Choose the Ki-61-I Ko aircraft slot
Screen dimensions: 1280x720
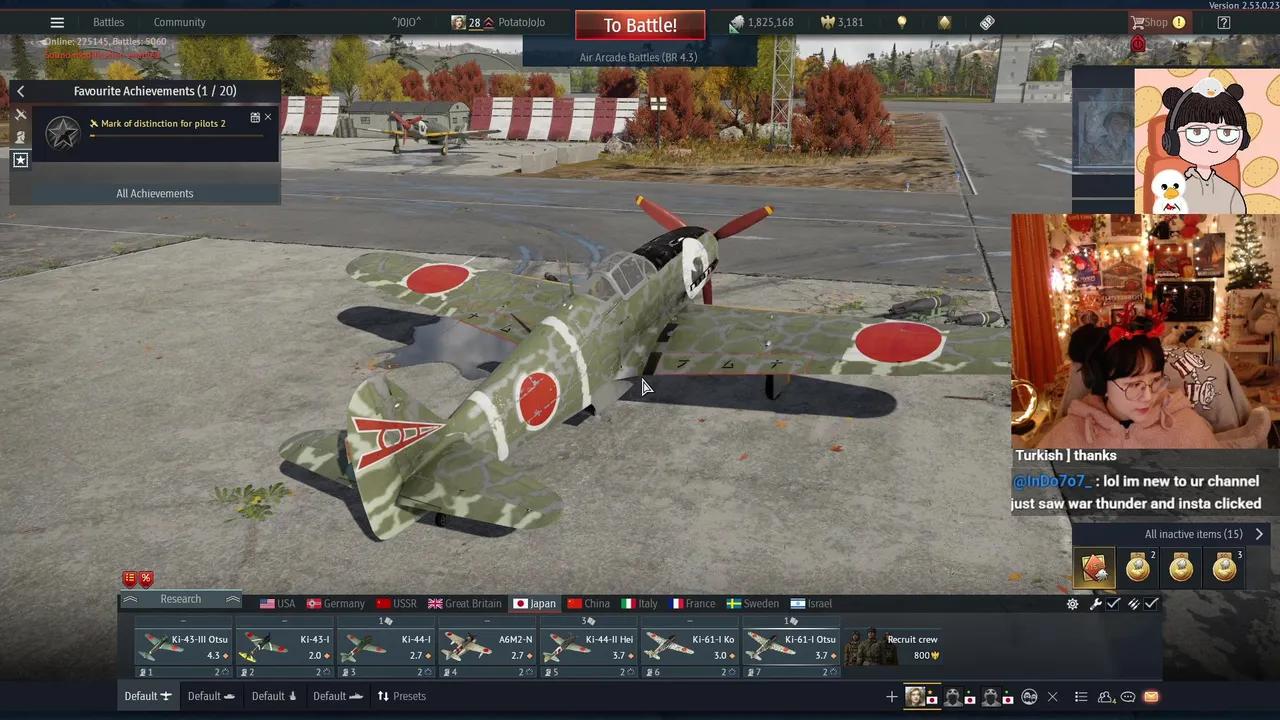click(x=690, y=646)
